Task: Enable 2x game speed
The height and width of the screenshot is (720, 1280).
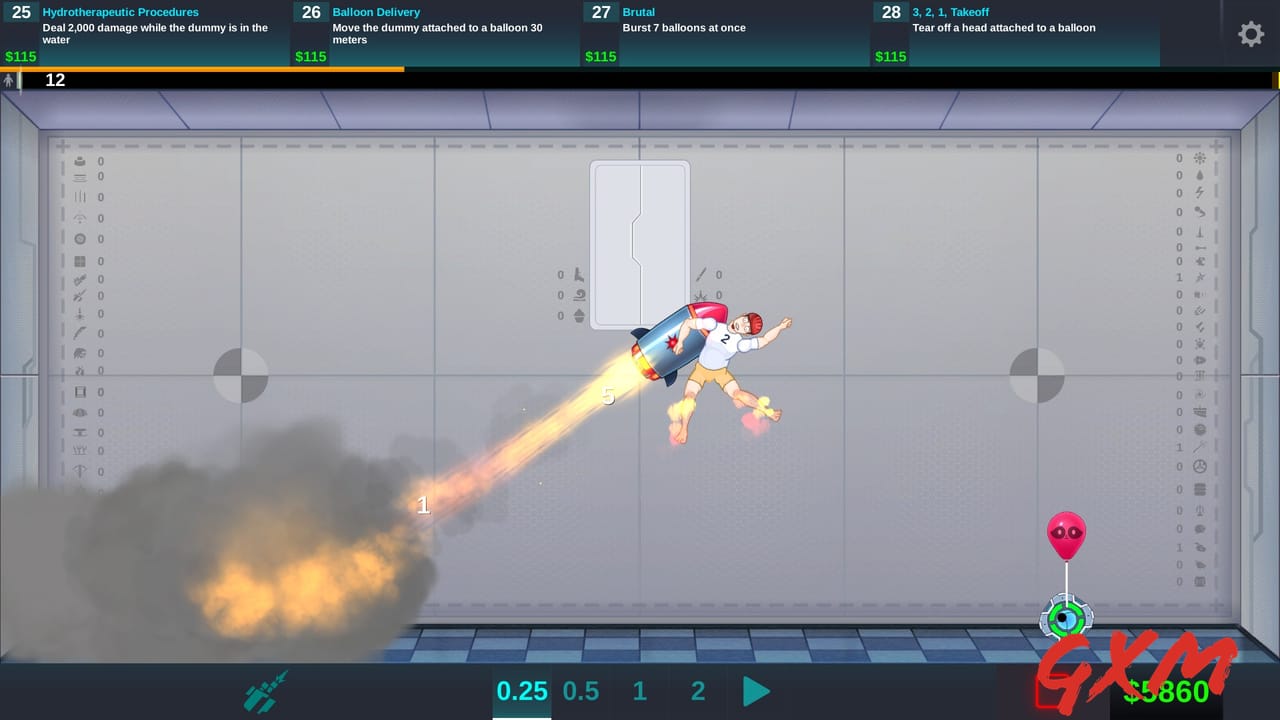Action: coord(697,690)
